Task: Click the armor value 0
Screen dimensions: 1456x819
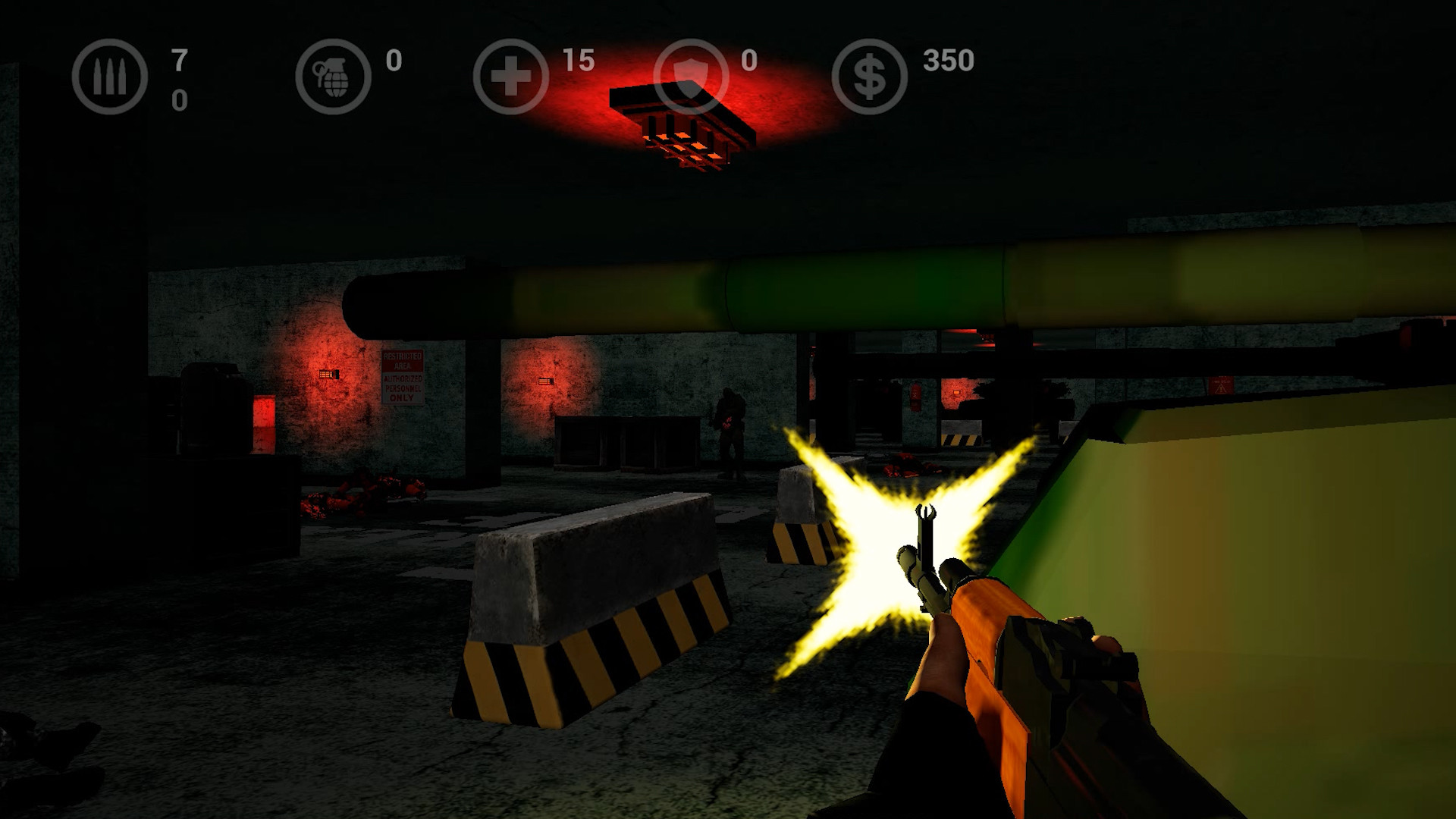Action: (x=749, y=62)
